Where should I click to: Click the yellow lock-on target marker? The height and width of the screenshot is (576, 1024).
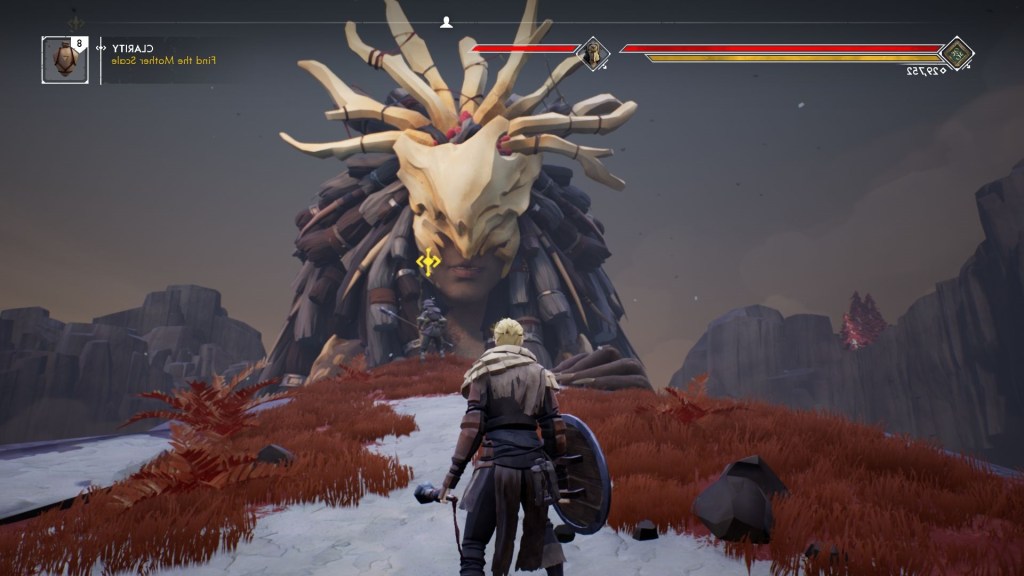point(428,262)
